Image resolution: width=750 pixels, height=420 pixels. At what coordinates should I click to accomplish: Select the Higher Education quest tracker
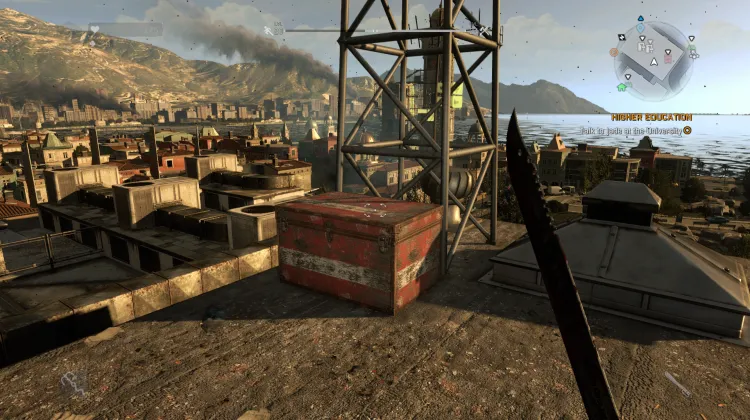click(651, 117)
